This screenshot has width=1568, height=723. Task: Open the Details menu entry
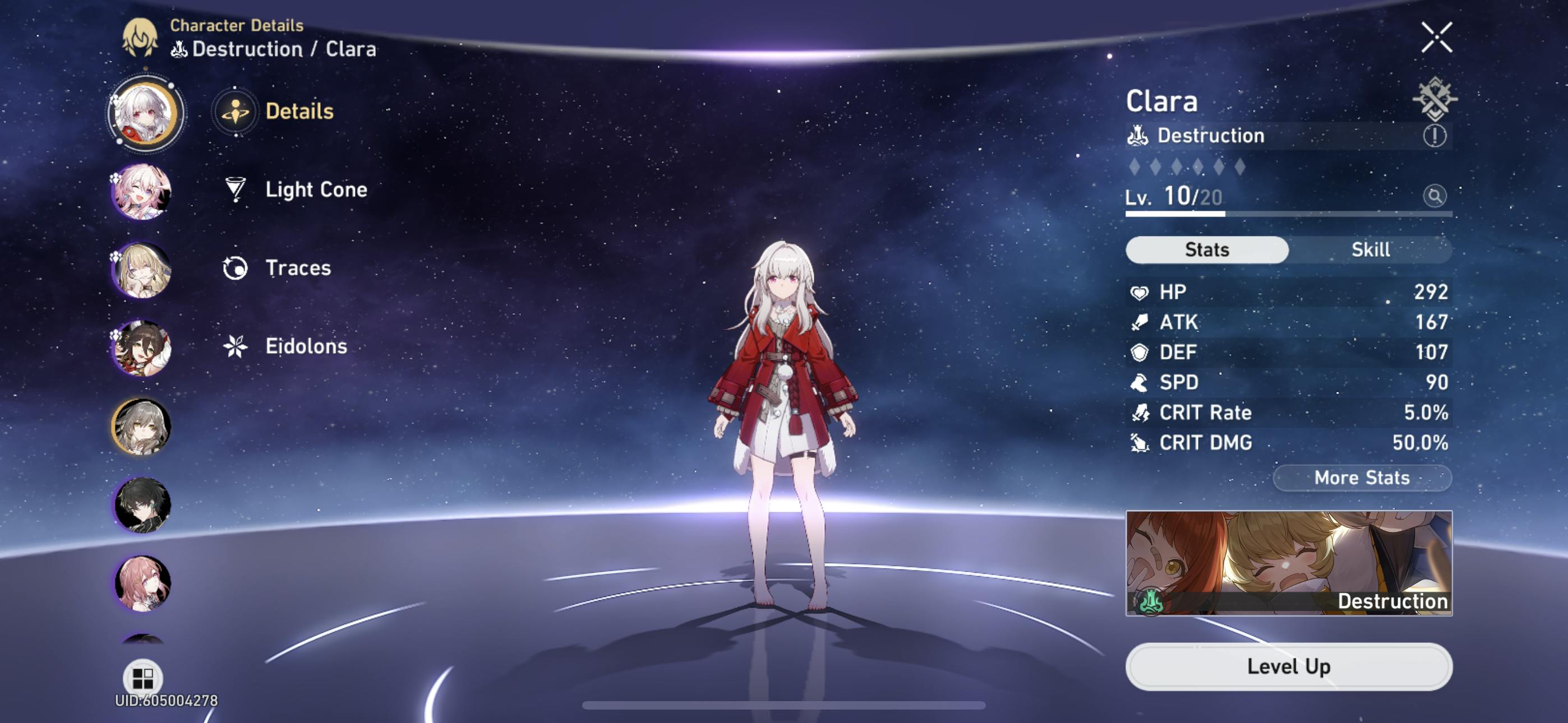click(x=298, y=112)
